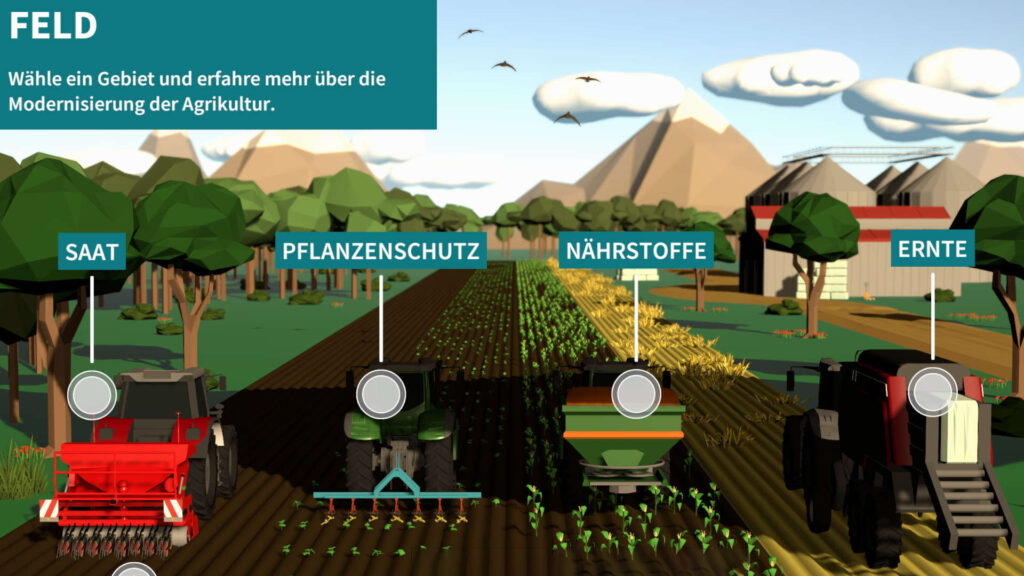Click the circular marker beneath NÄHRSTOFFE
This screenshot has height=576, width=1024.
click(x=636, y=394)
